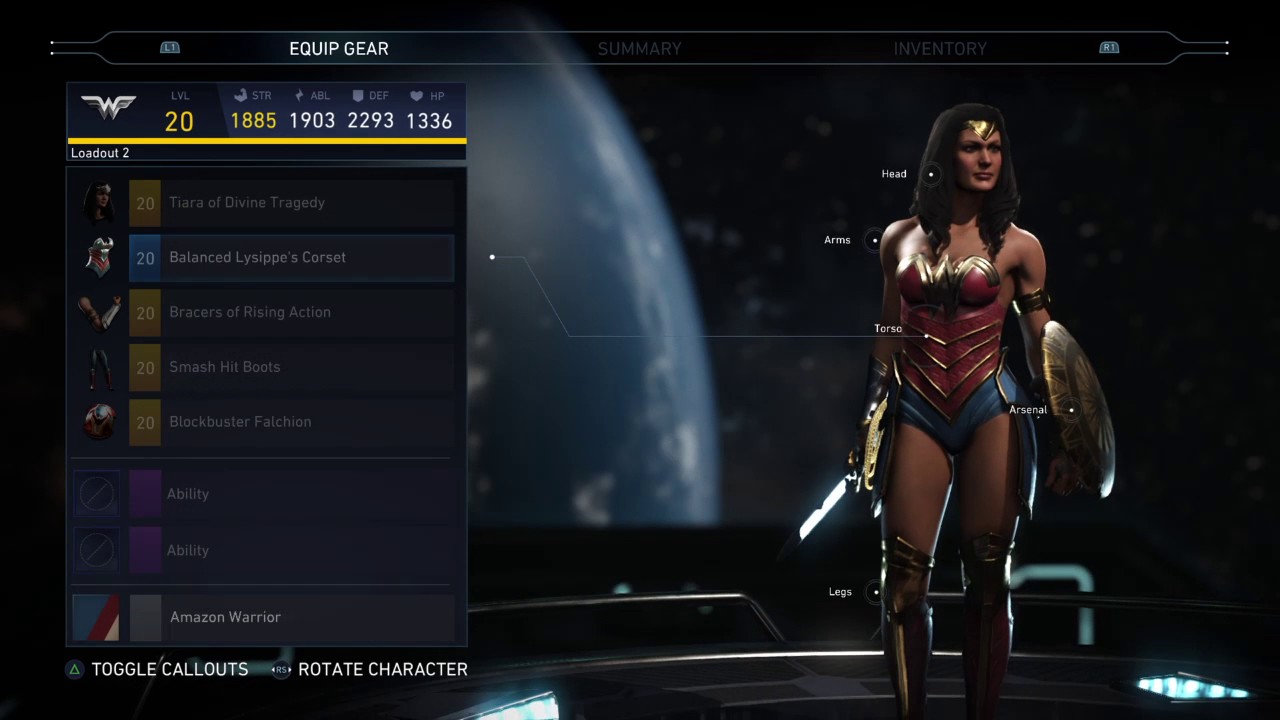Choose Balanced Lysippe's Corset torso gear

click(290, 258)
